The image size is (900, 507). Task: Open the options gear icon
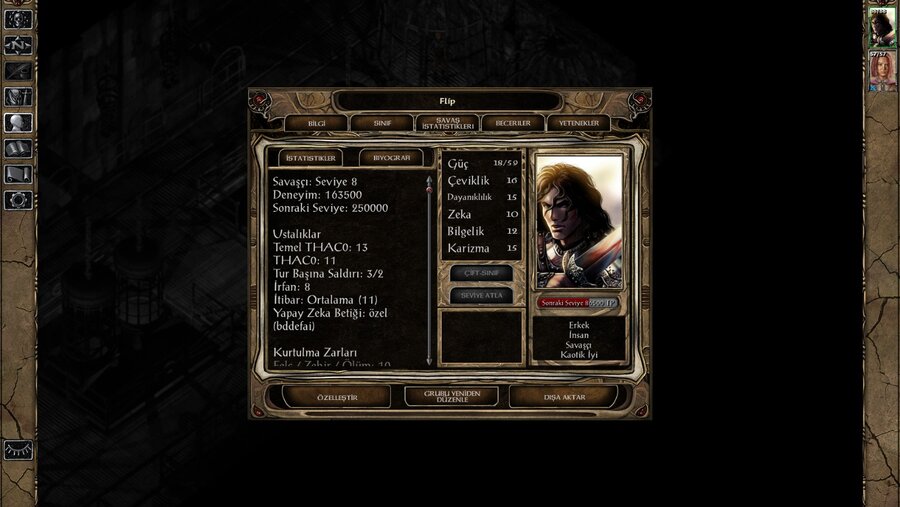point(18,200)
